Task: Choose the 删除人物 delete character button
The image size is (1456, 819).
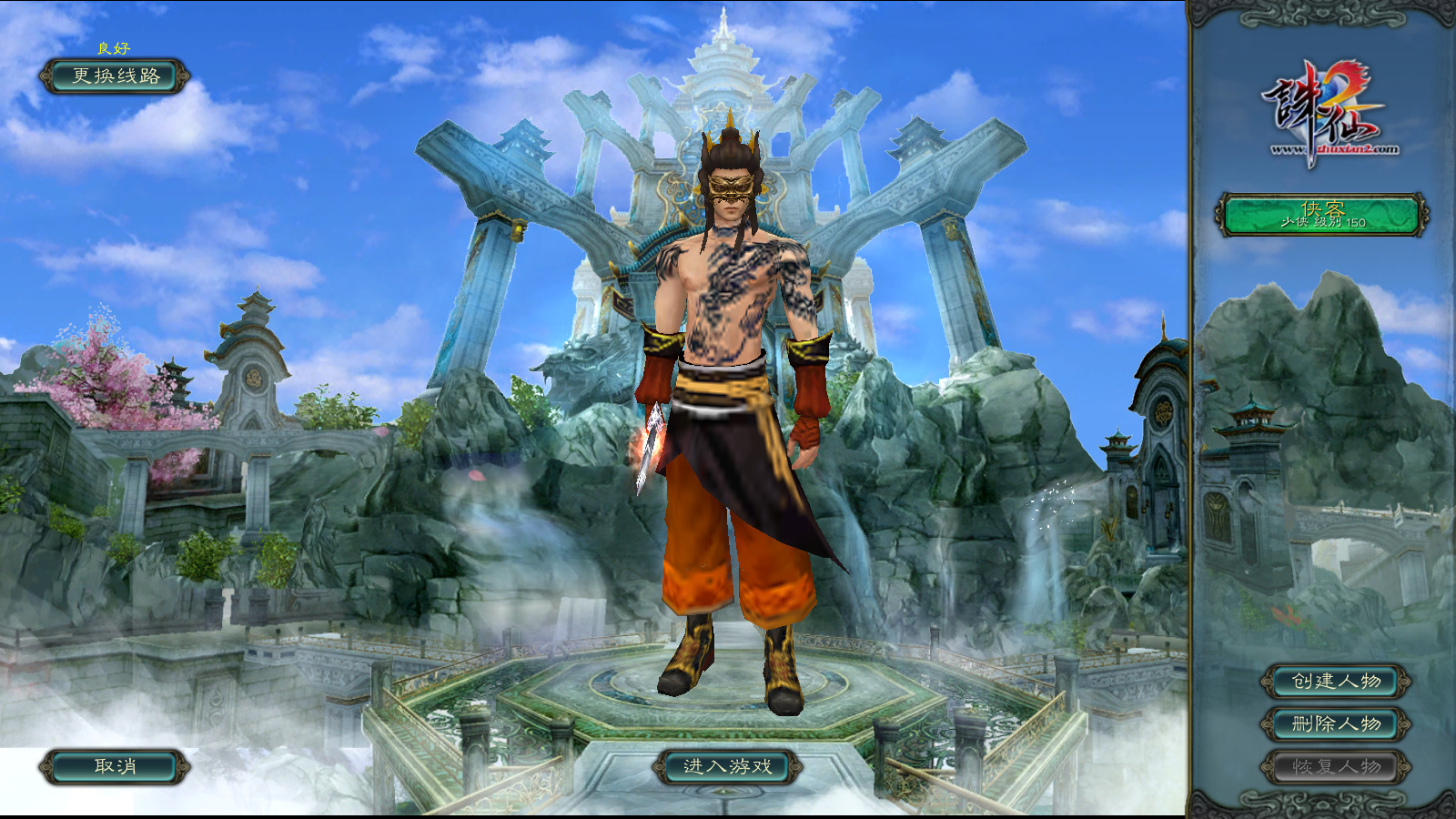Action: [x=1336, y=724]
